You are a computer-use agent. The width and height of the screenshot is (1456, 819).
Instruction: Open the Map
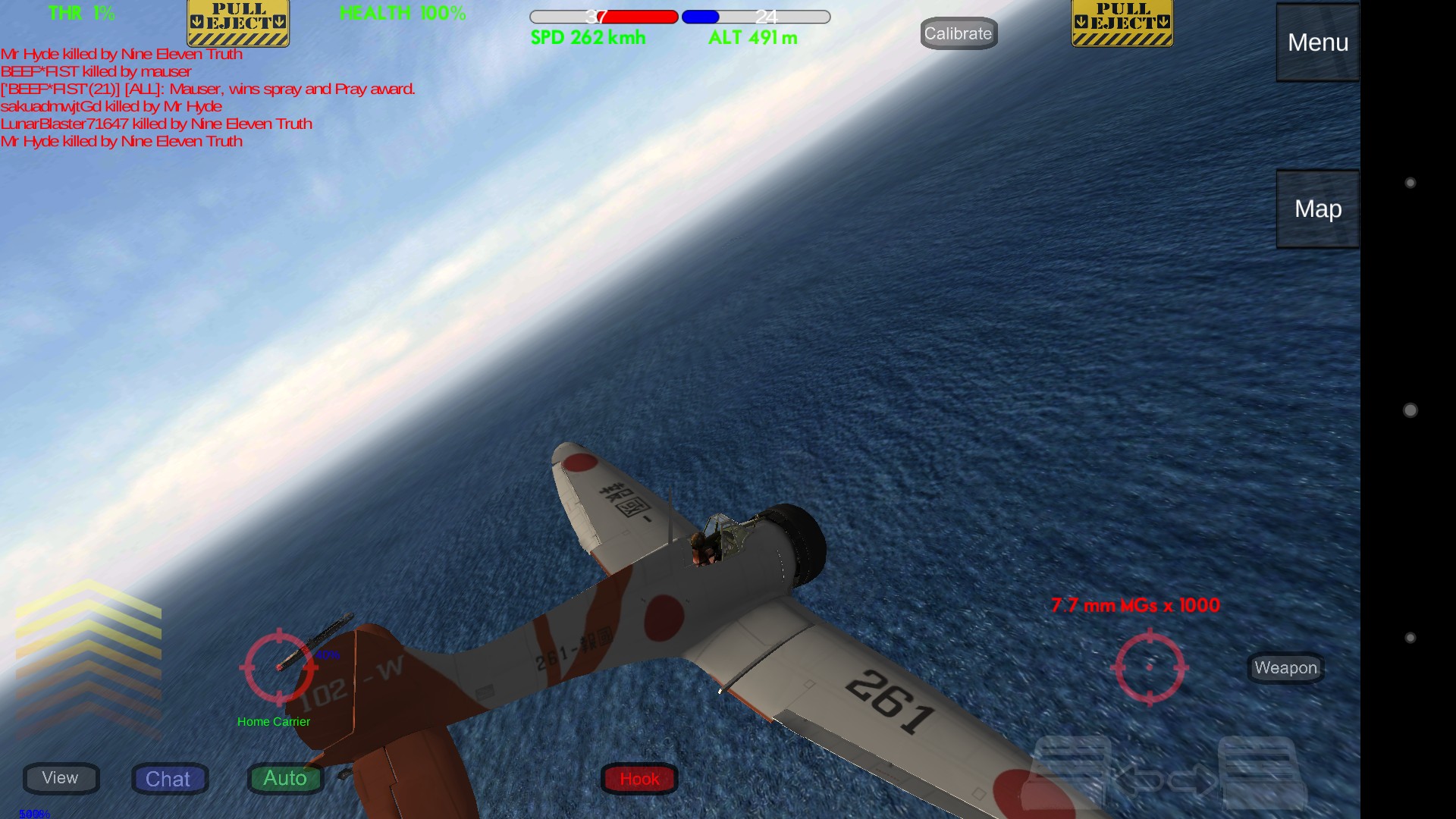pyautogui.click(x=1317, y=209)
